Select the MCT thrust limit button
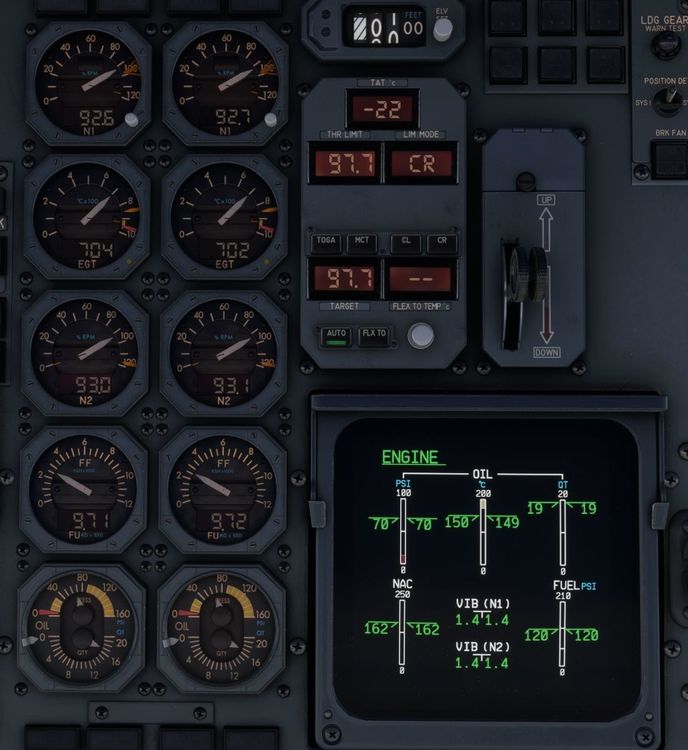688x750 pixels. (360, 243)
